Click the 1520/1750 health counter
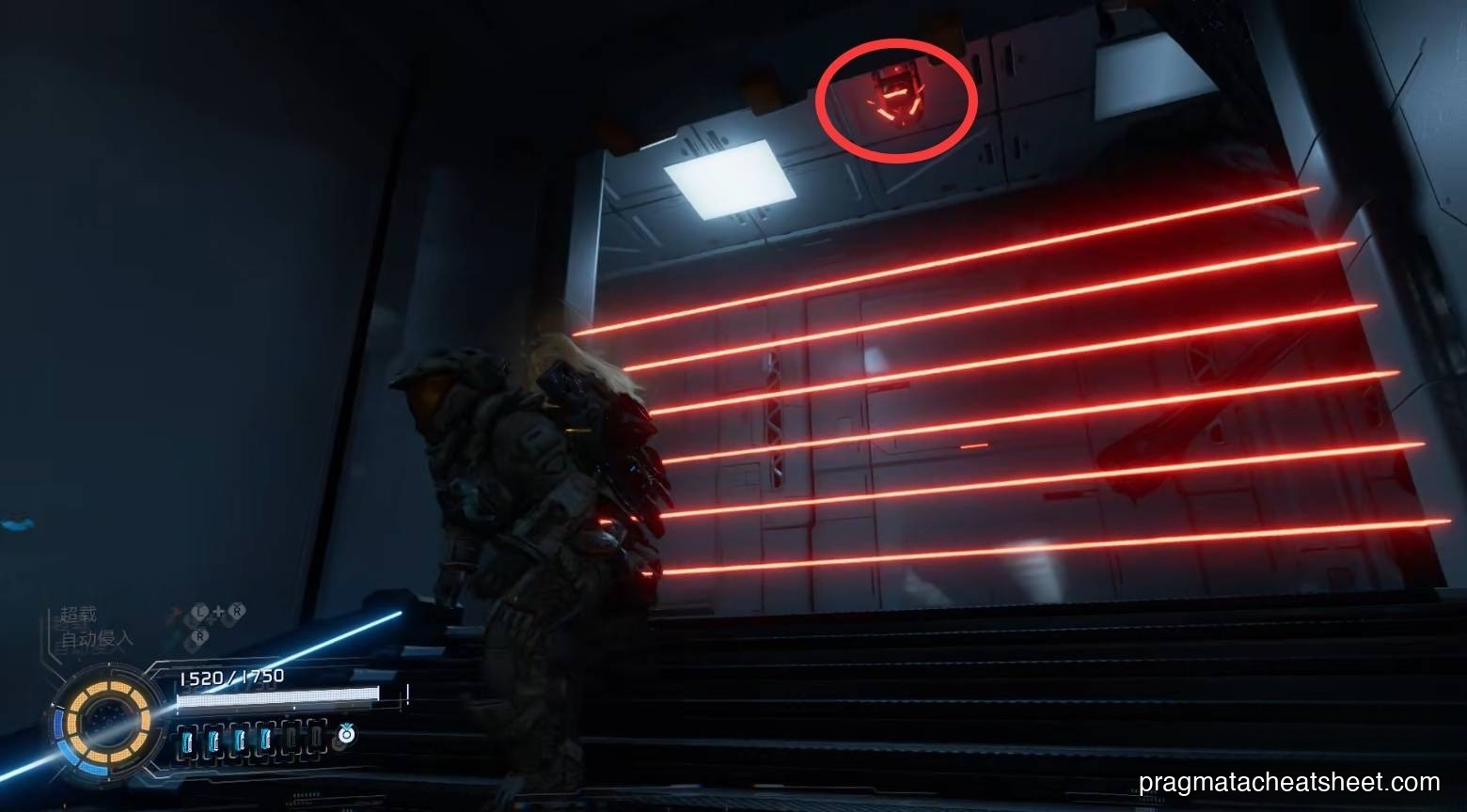Image resolution: width=1467 pixels, height=812 pixels. tap(230, 678)
